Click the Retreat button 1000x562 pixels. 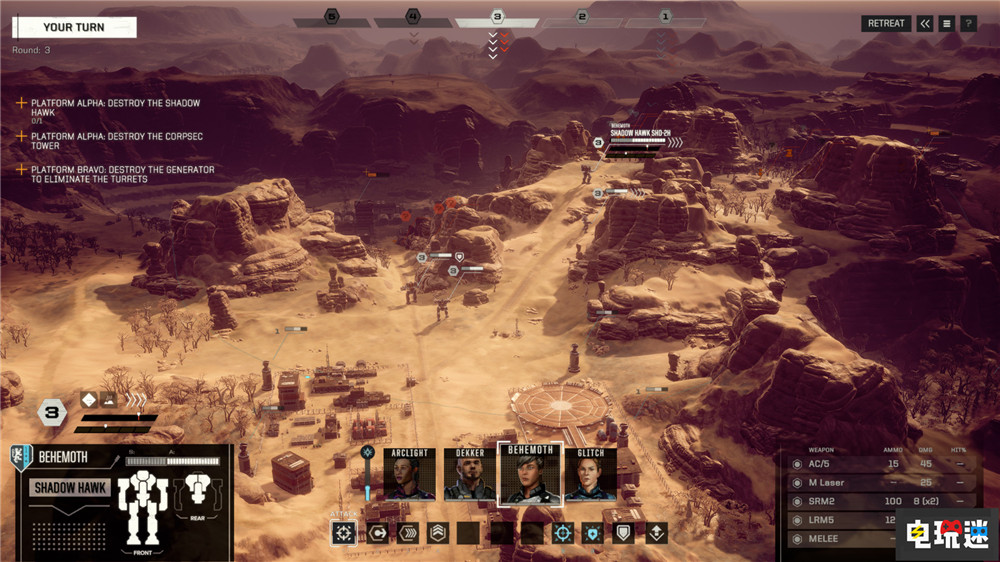(x=885, y=23)
